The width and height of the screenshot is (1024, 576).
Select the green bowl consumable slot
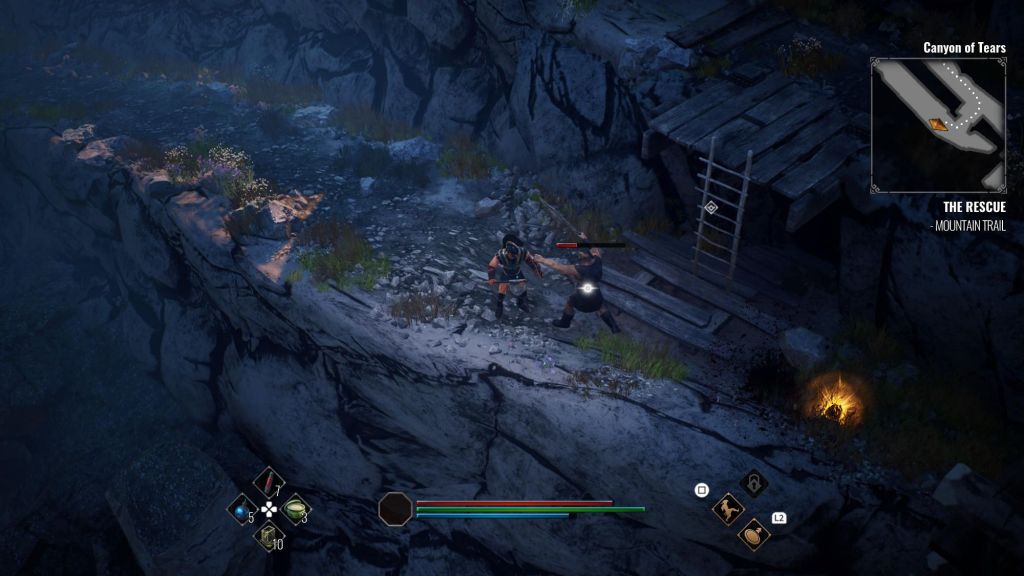click(296, 509)
